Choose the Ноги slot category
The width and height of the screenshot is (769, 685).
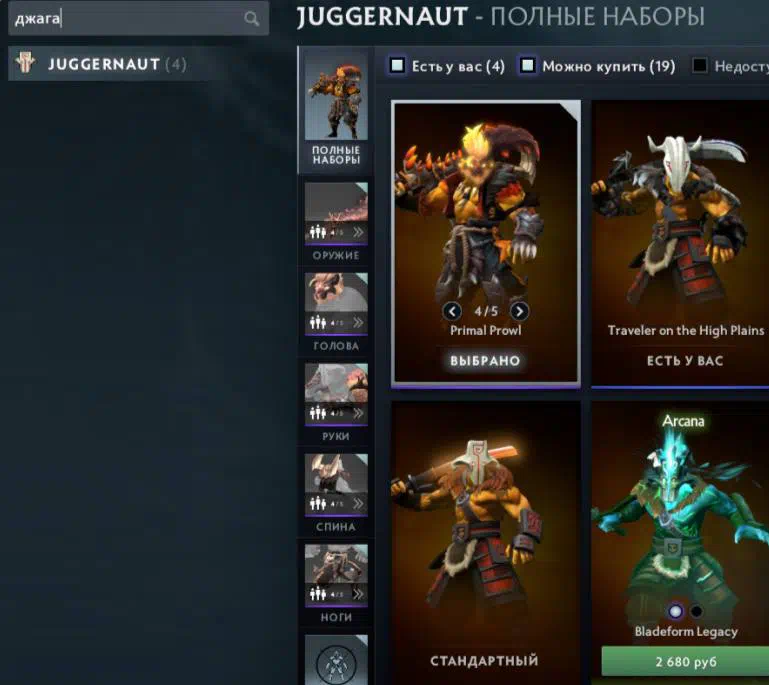tap(336, 581)
